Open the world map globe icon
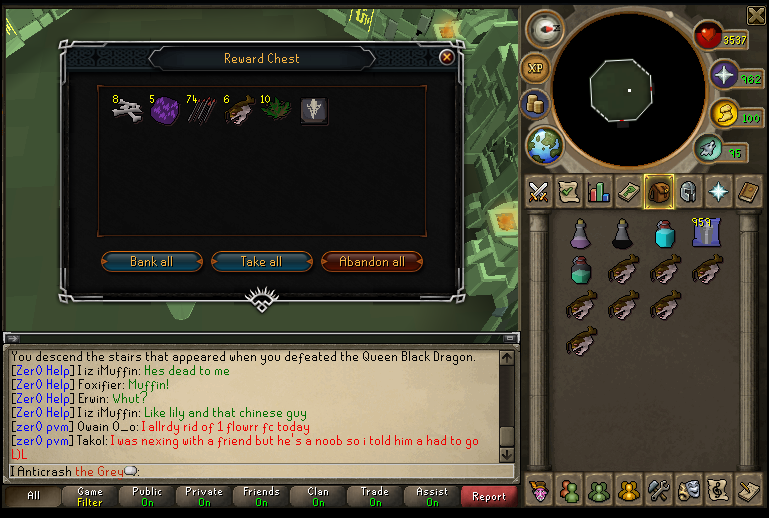 click(x=545, y=146)
